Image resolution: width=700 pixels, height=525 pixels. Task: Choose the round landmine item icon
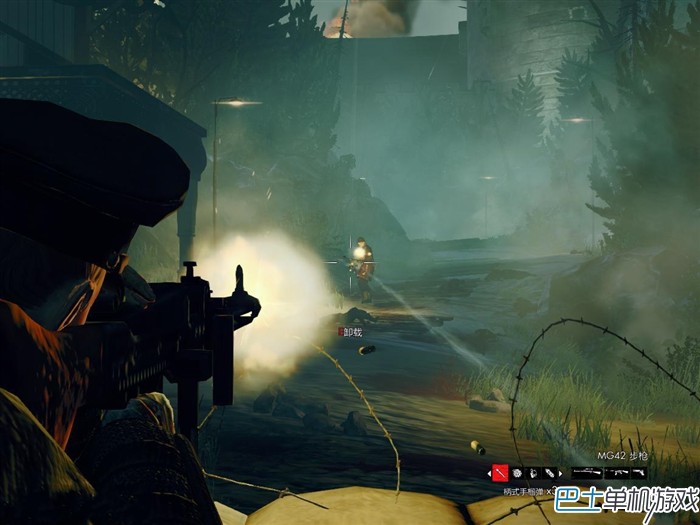click(517, 473)
